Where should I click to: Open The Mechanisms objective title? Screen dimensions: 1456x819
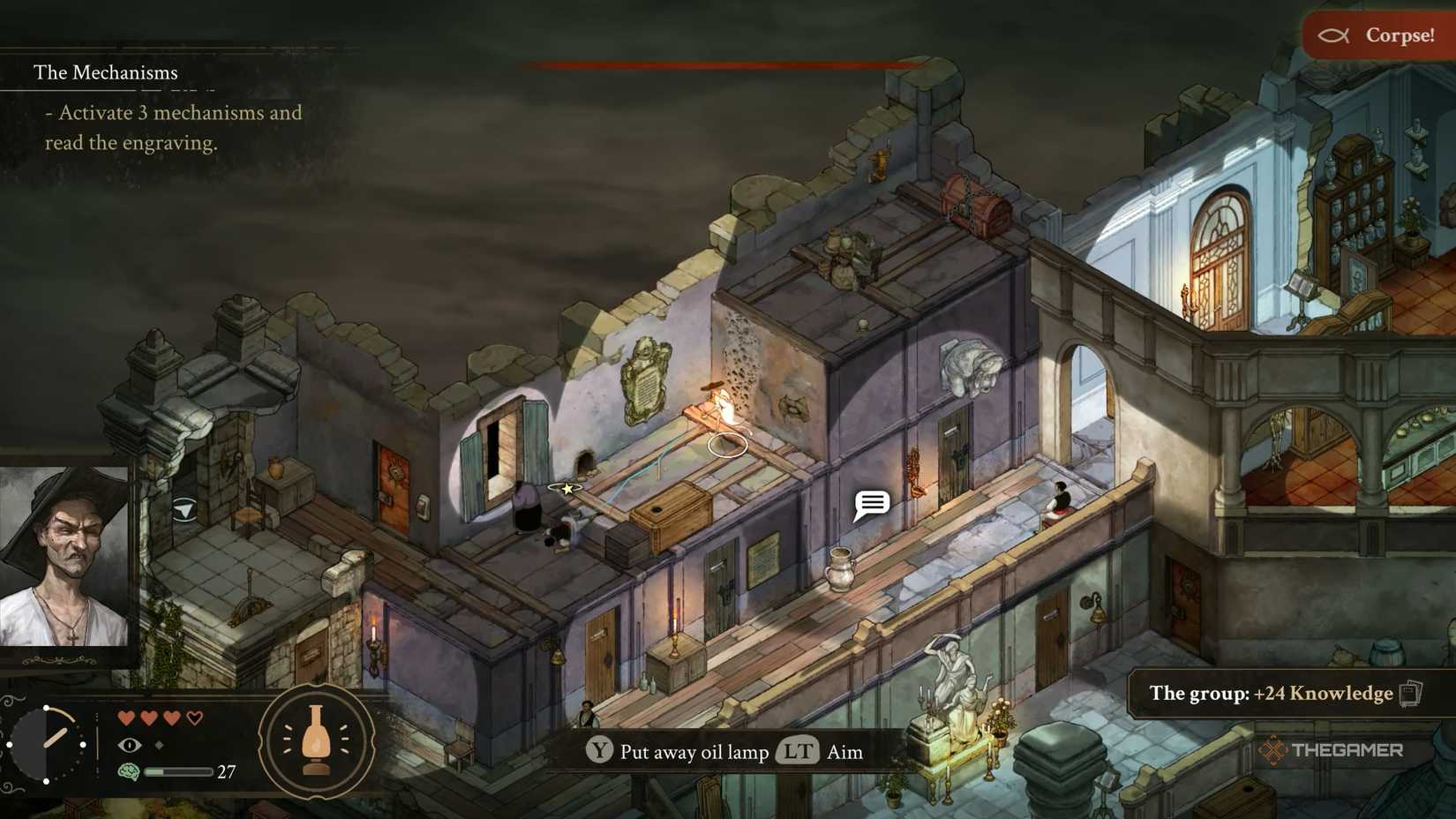(106, 72)
